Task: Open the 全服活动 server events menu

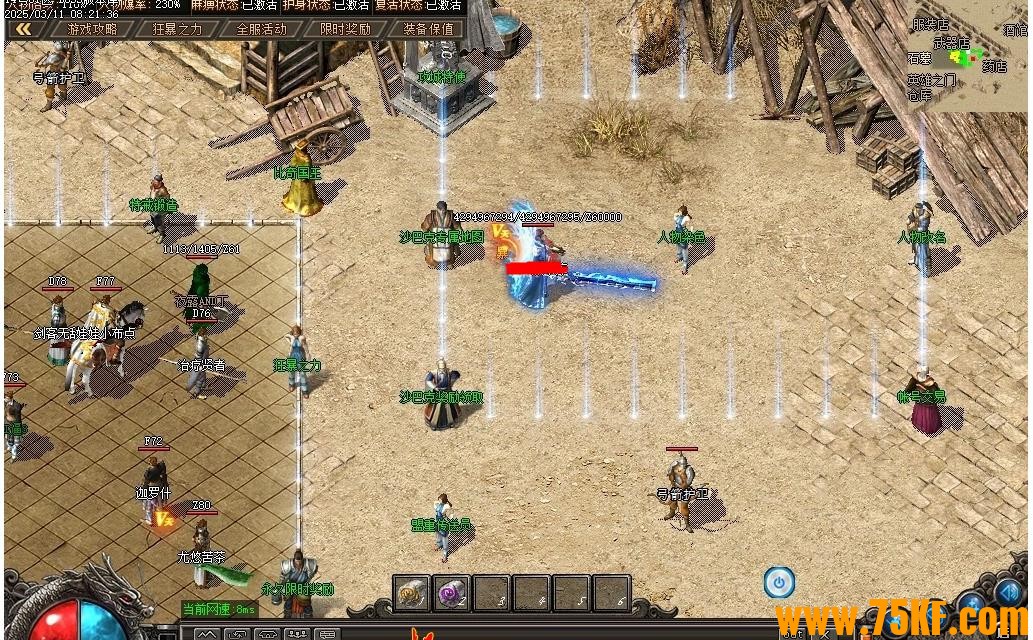Action: pyautogui.click(x=261, y=29)
